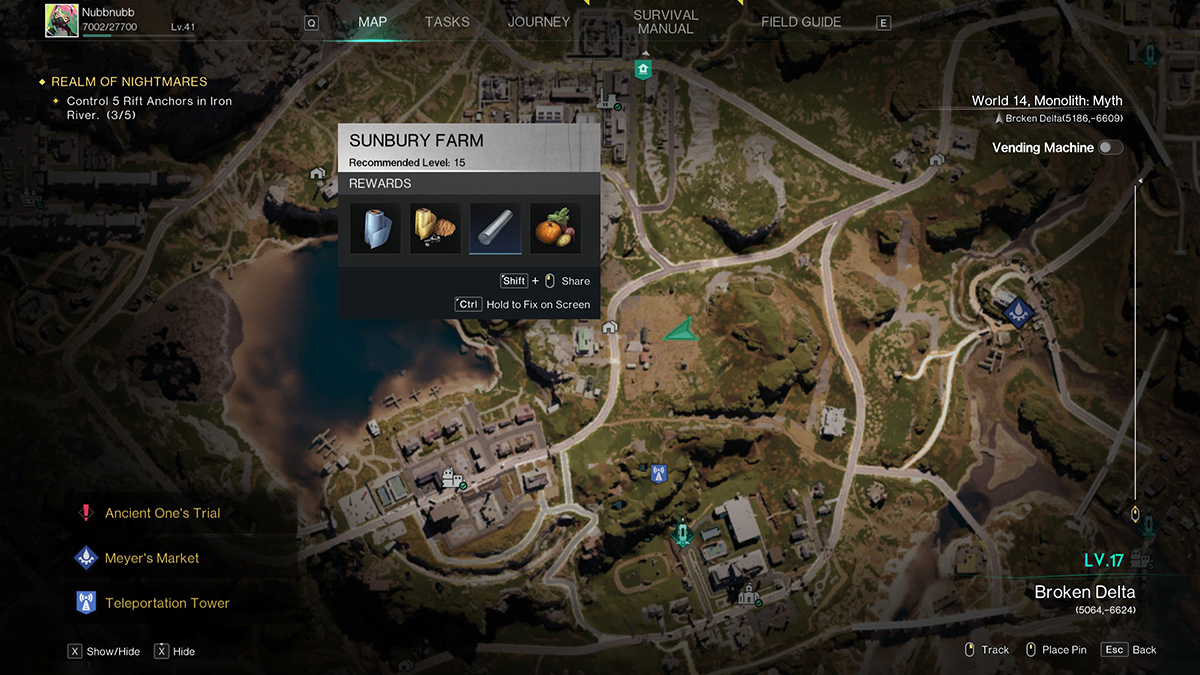Click the green house marker at top of the map
This screenshot has height=675, width=1200.
coord(643,69)
